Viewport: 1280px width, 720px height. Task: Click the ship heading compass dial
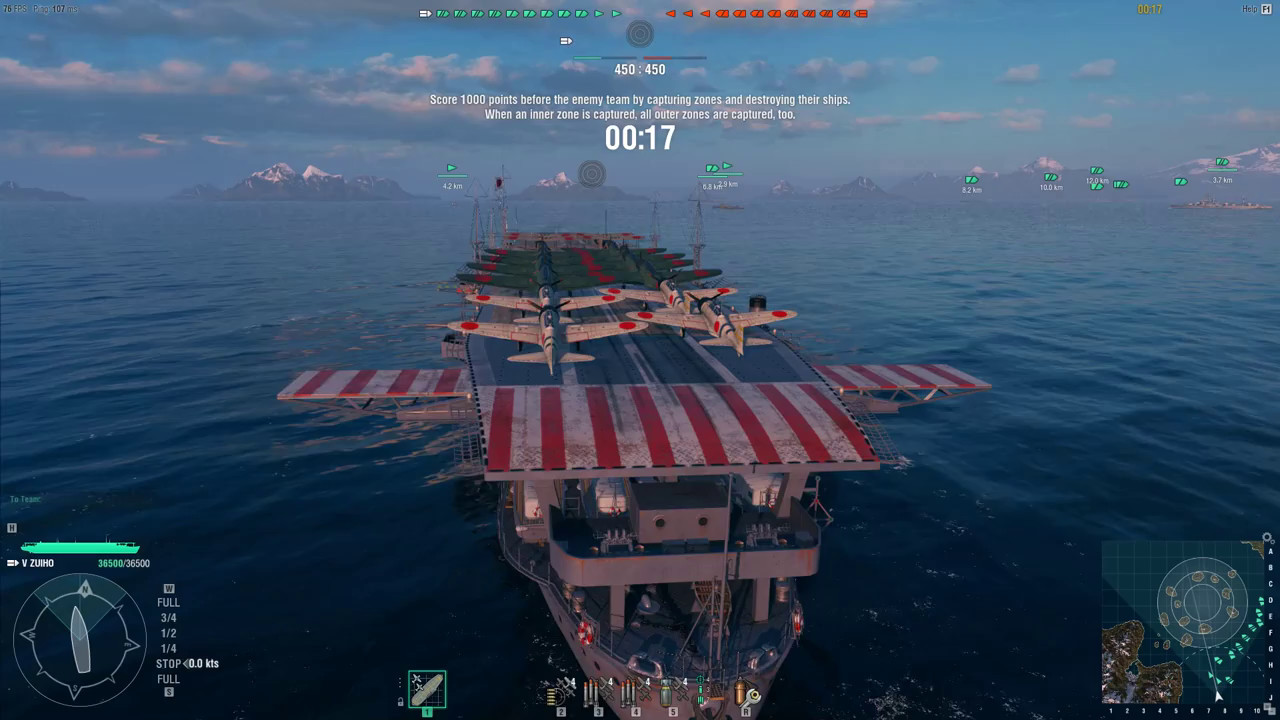pos(80,639)
